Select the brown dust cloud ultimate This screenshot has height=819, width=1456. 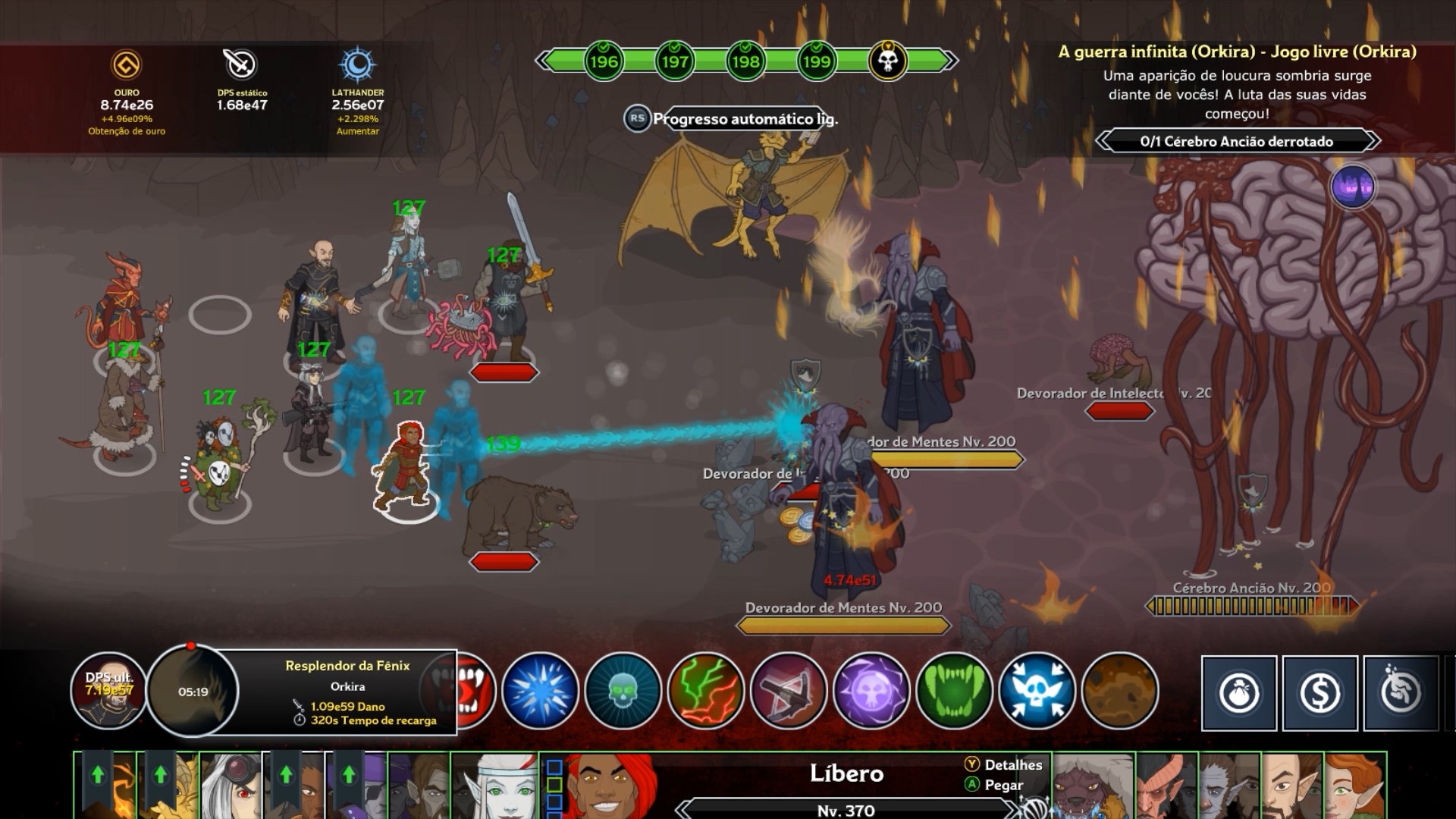pyautogui.click(x=1120, y=692)
